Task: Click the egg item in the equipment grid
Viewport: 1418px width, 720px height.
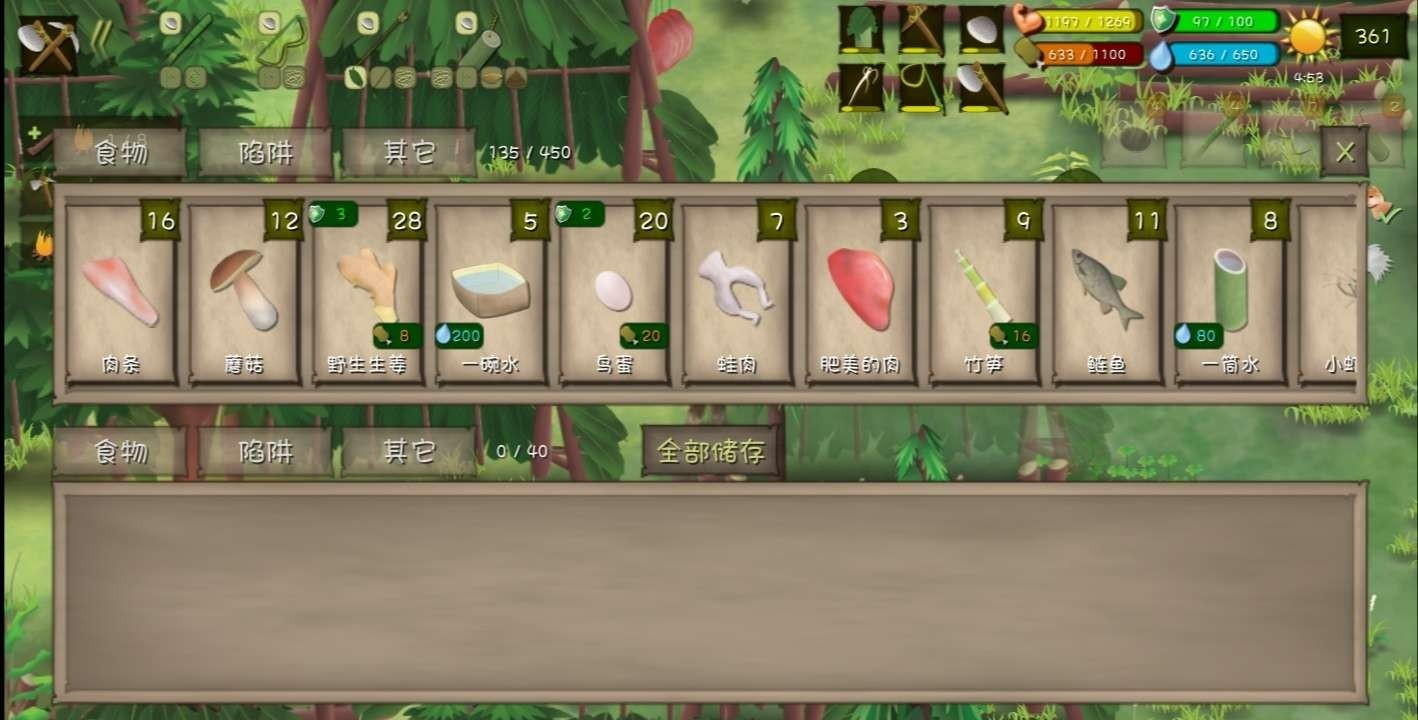Action: point(979,28)
